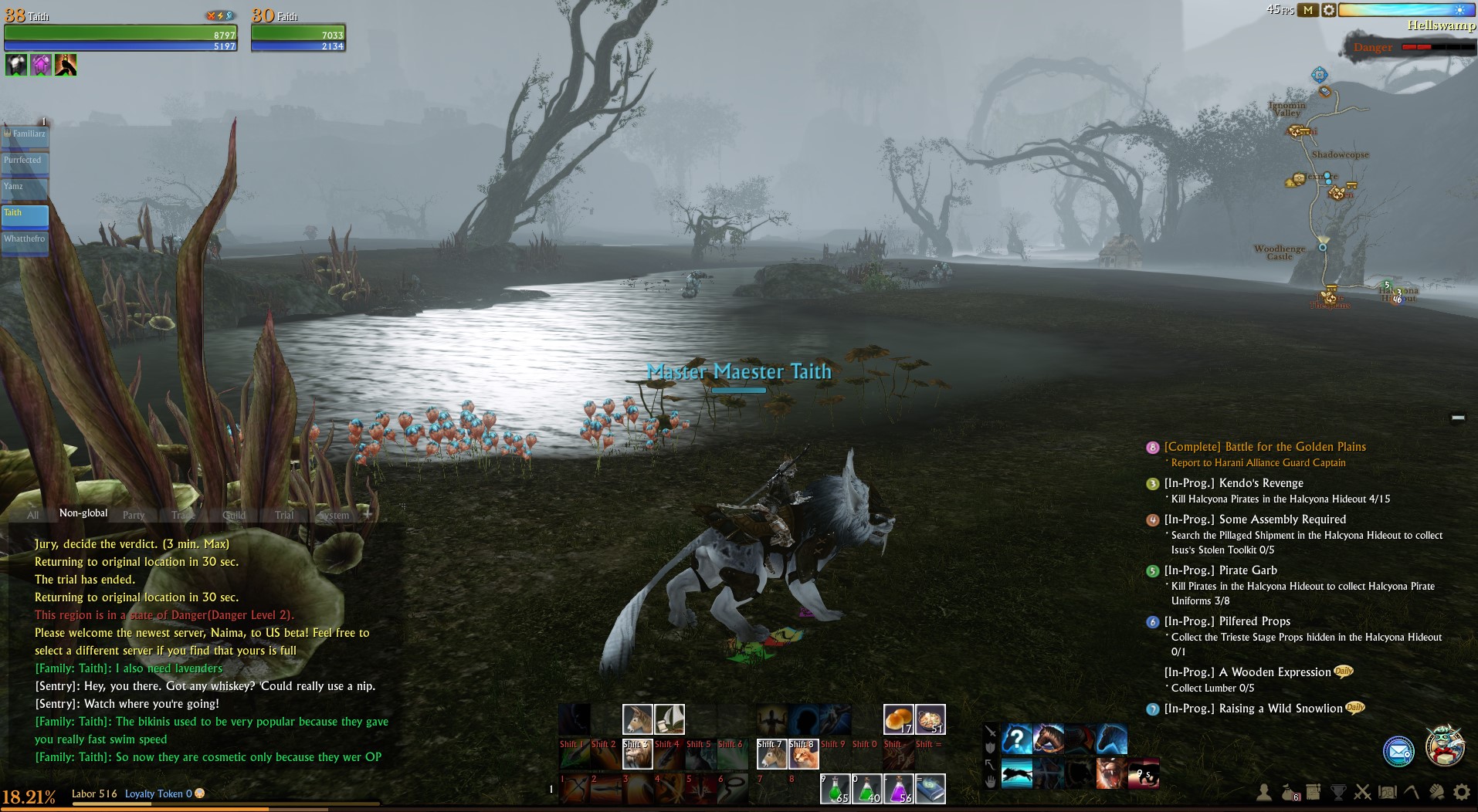Open the mail envelope notification
The width and height of the screenshot is (1478, 812).
pyautogui.click(x=1398, y=750)
